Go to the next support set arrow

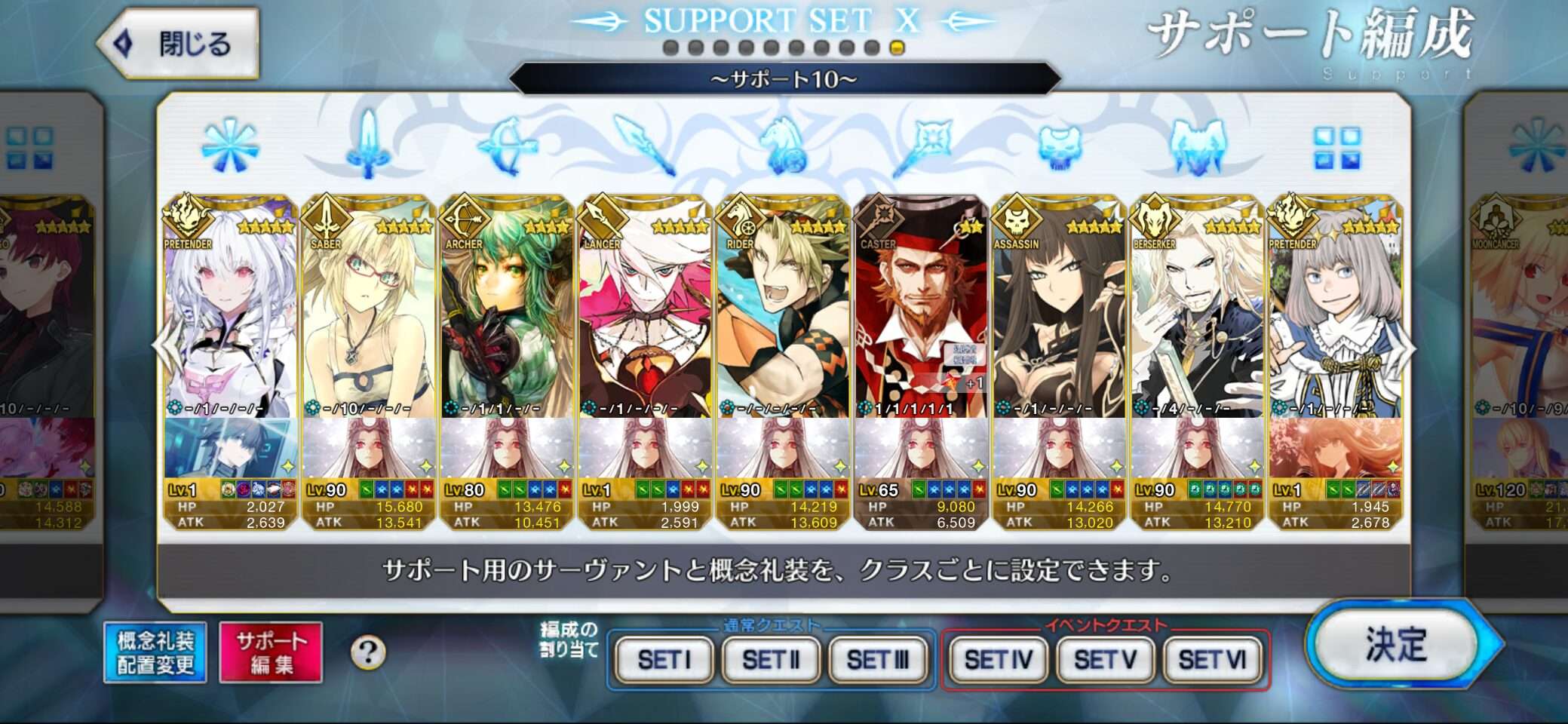pyautogui.click(x=1407, y=347)
